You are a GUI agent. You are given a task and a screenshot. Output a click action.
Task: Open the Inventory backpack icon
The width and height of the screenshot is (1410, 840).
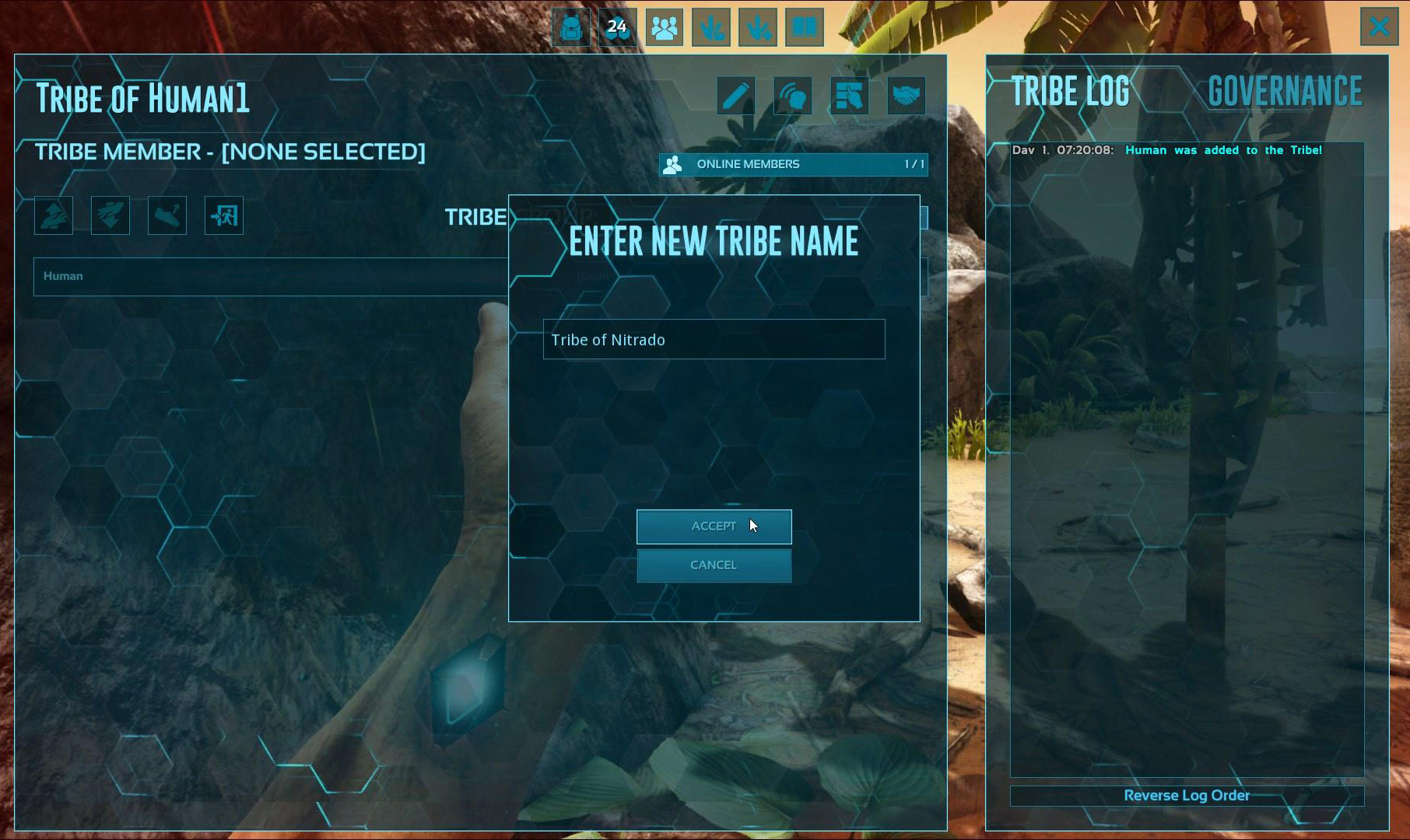click(x=572, y=27)
